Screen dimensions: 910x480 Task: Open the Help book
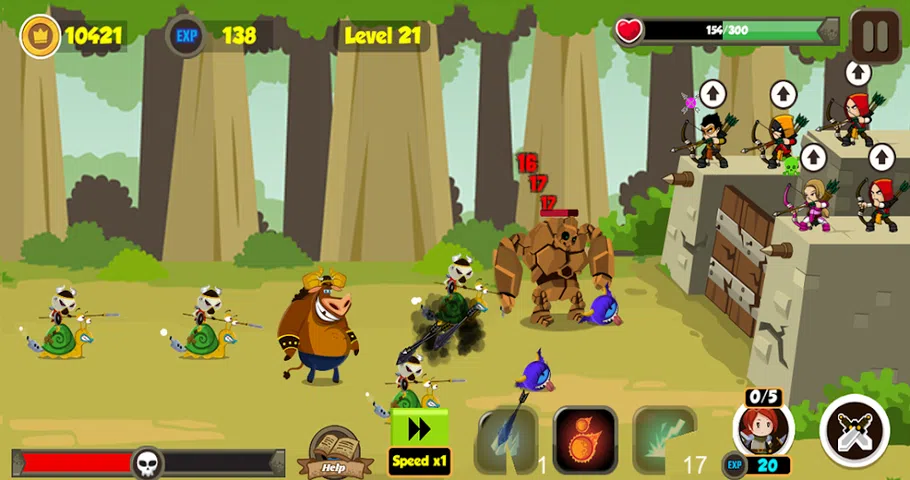(334, 453)
